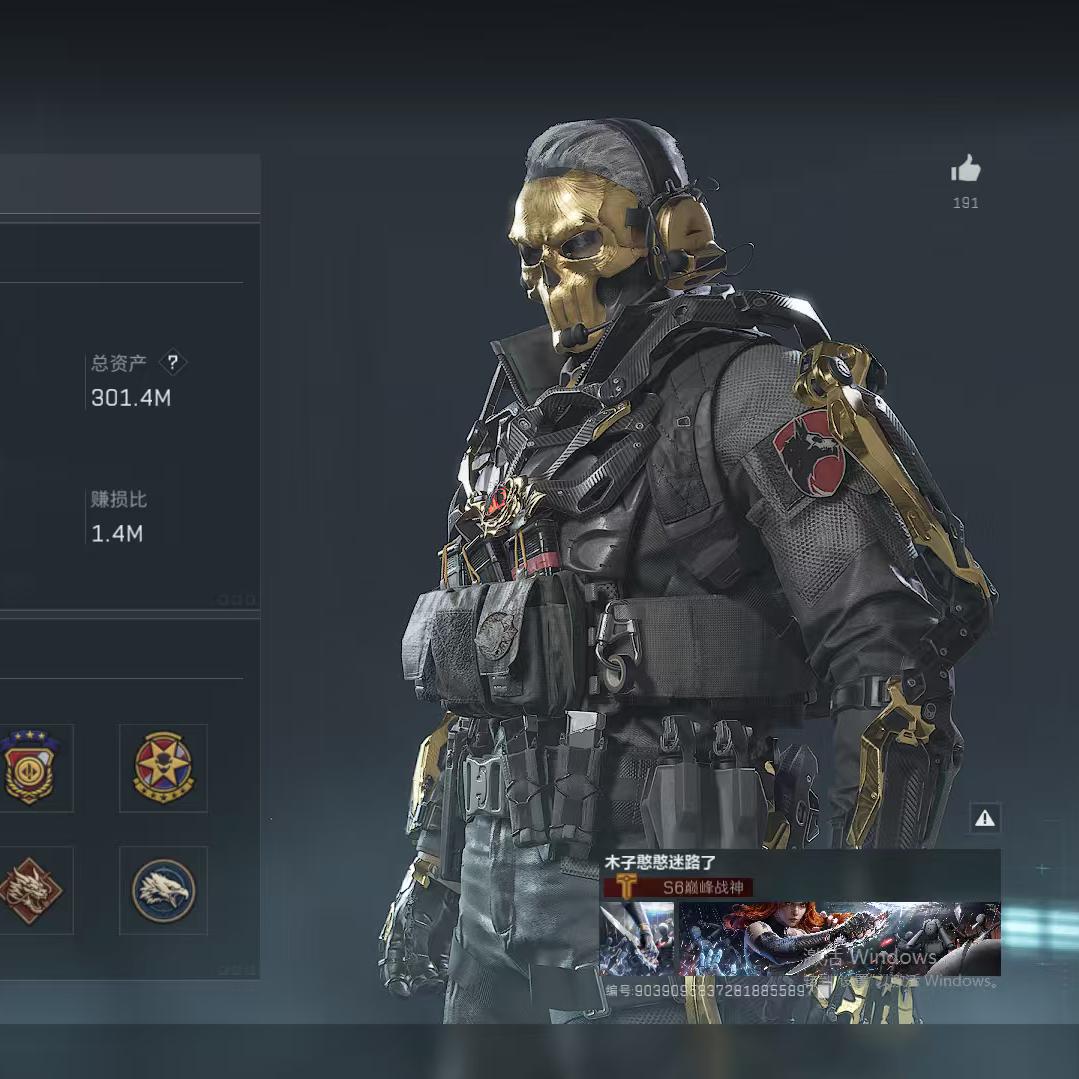The image size is (1079, 1079).
Task: Like this player's profile with thumbs-up
Action: click(965, 170)
